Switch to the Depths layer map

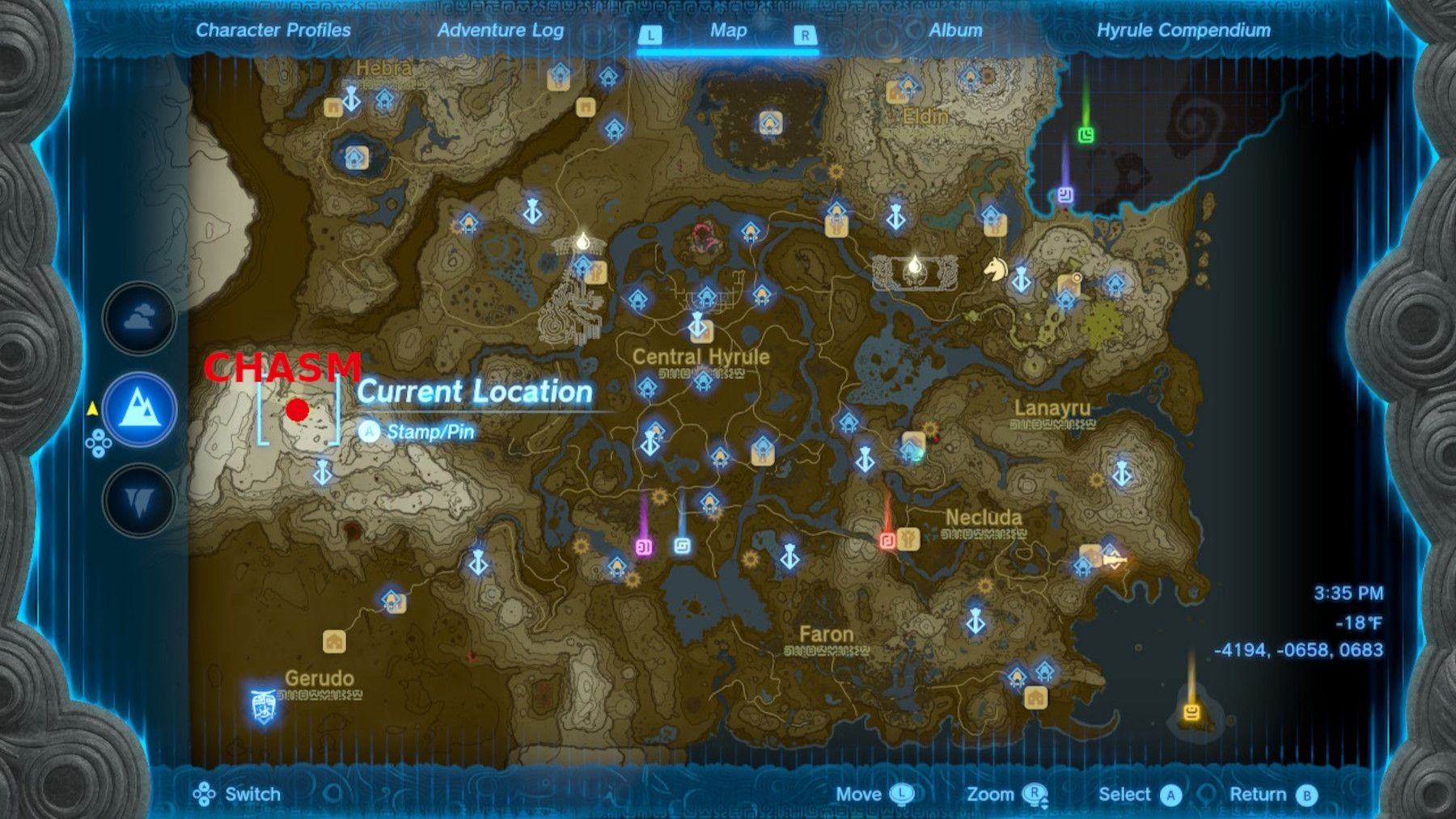139,501
